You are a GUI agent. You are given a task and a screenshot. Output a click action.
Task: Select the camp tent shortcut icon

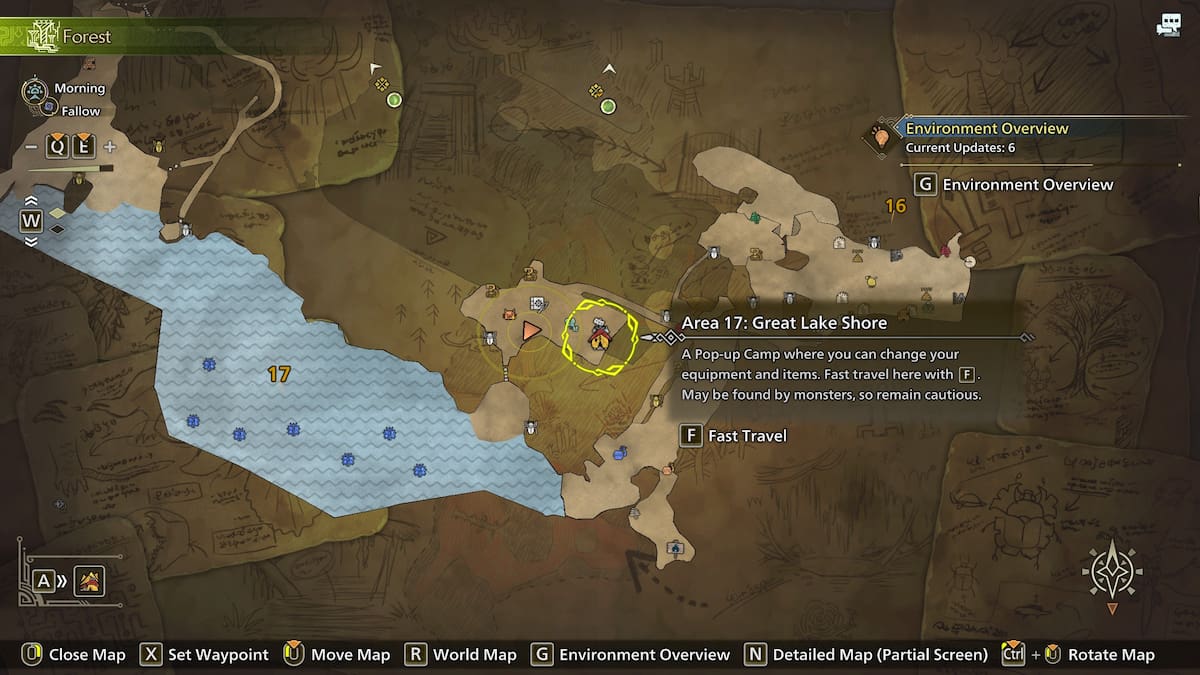coord(90,580)
